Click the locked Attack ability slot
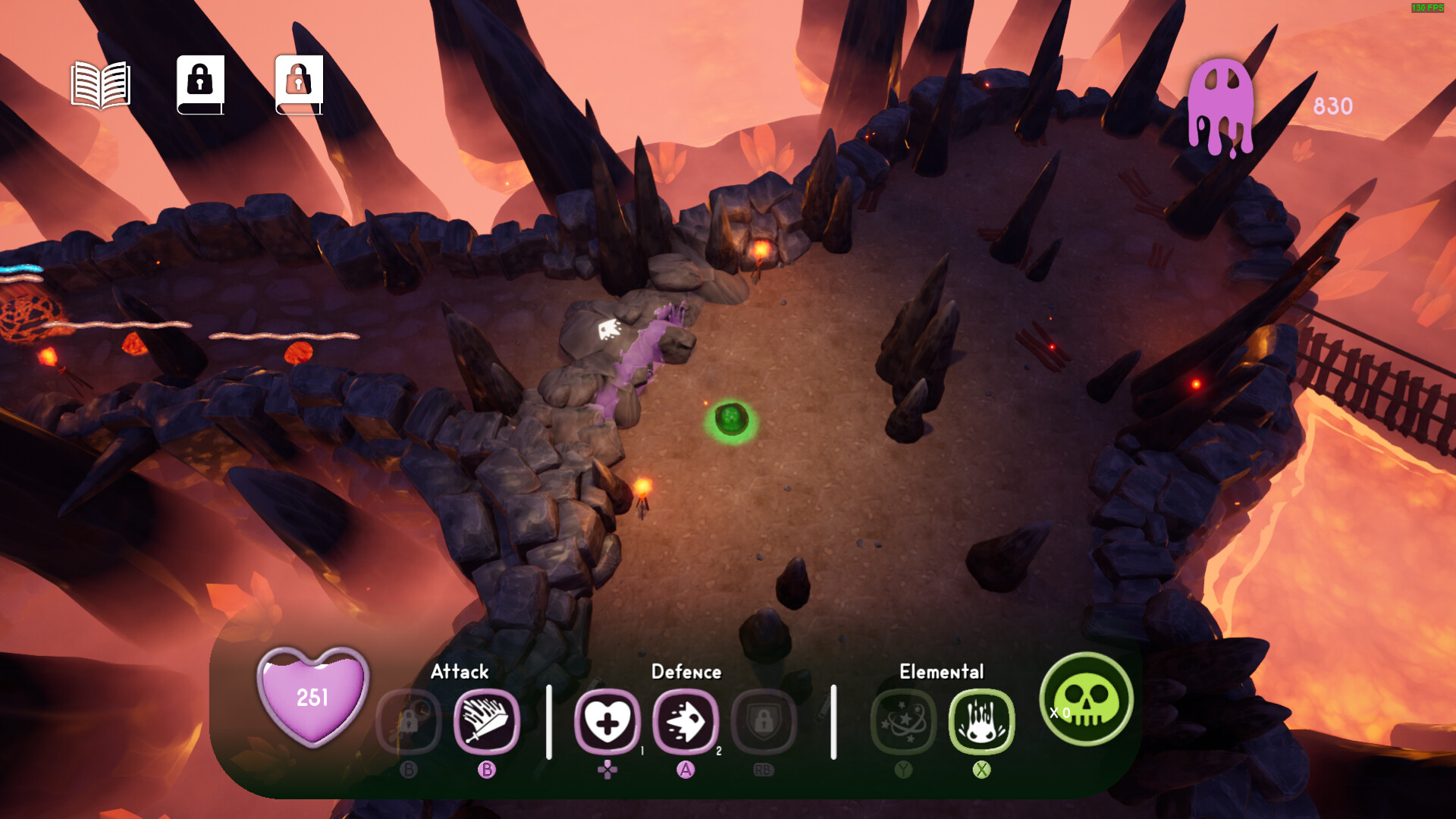Screen dimensions: 1456x819 pos(409,721)
